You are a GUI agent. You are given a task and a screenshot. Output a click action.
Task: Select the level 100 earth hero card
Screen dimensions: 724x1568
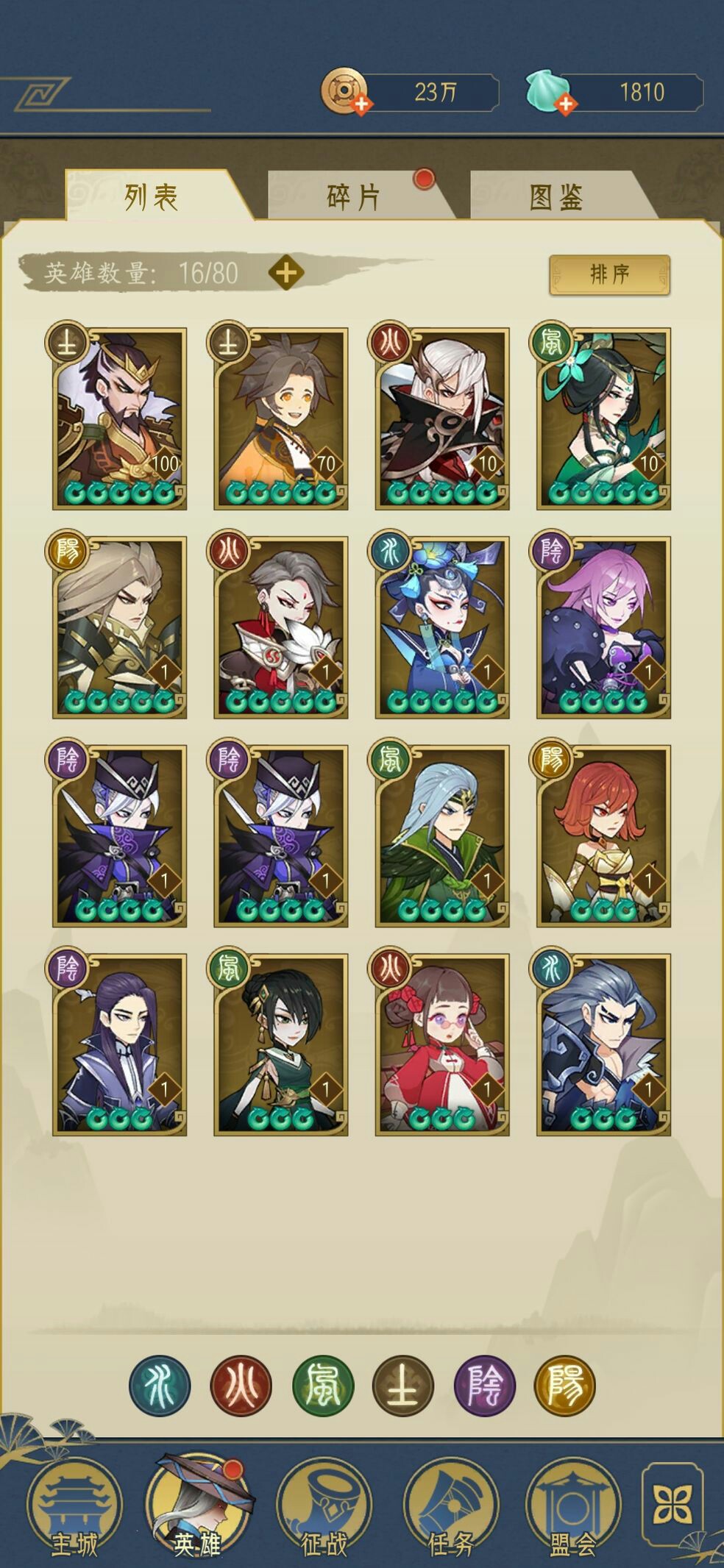click(119, 418)
